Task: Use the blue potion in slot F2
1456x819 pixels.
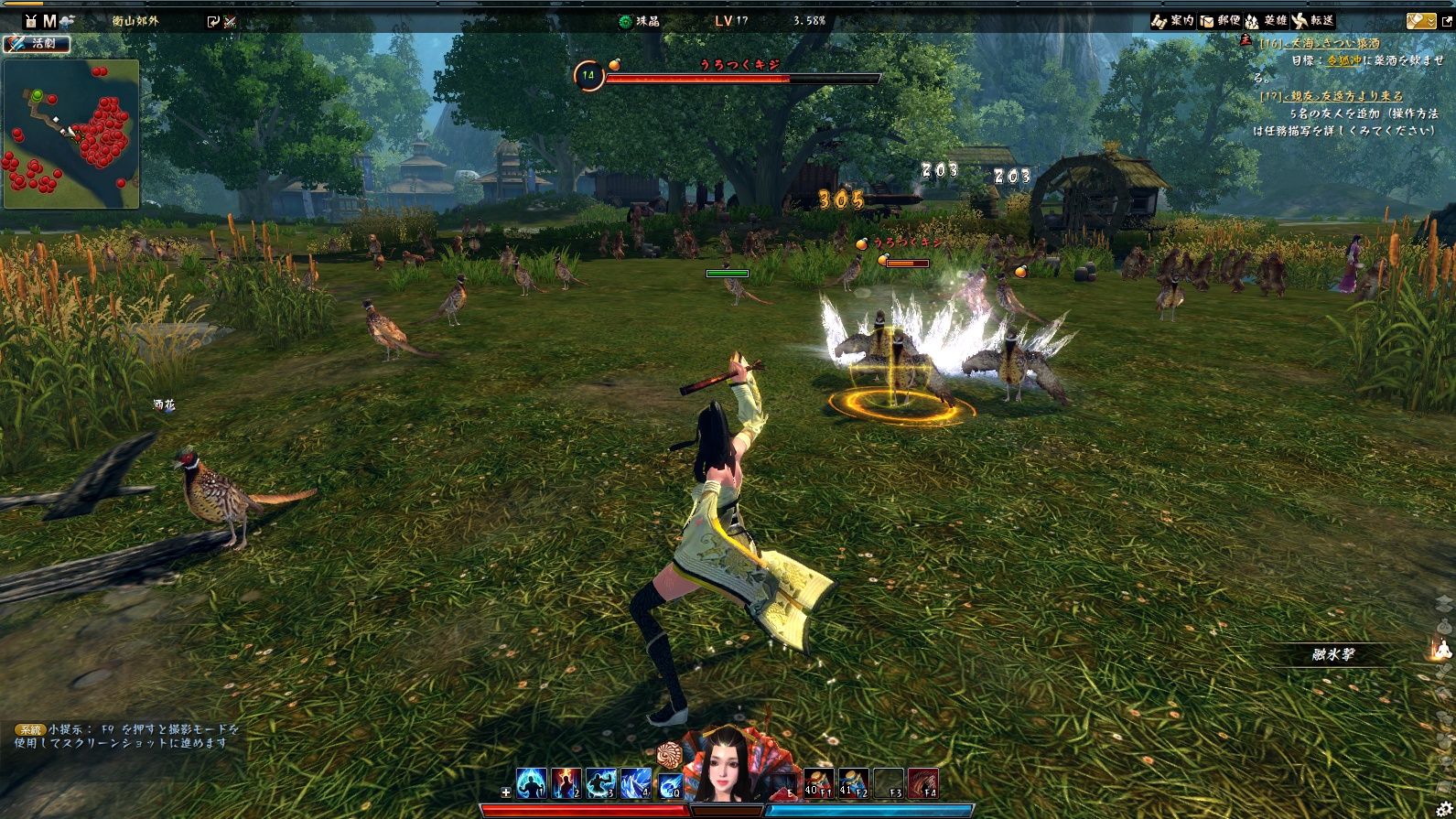Action: click(853, 783)
